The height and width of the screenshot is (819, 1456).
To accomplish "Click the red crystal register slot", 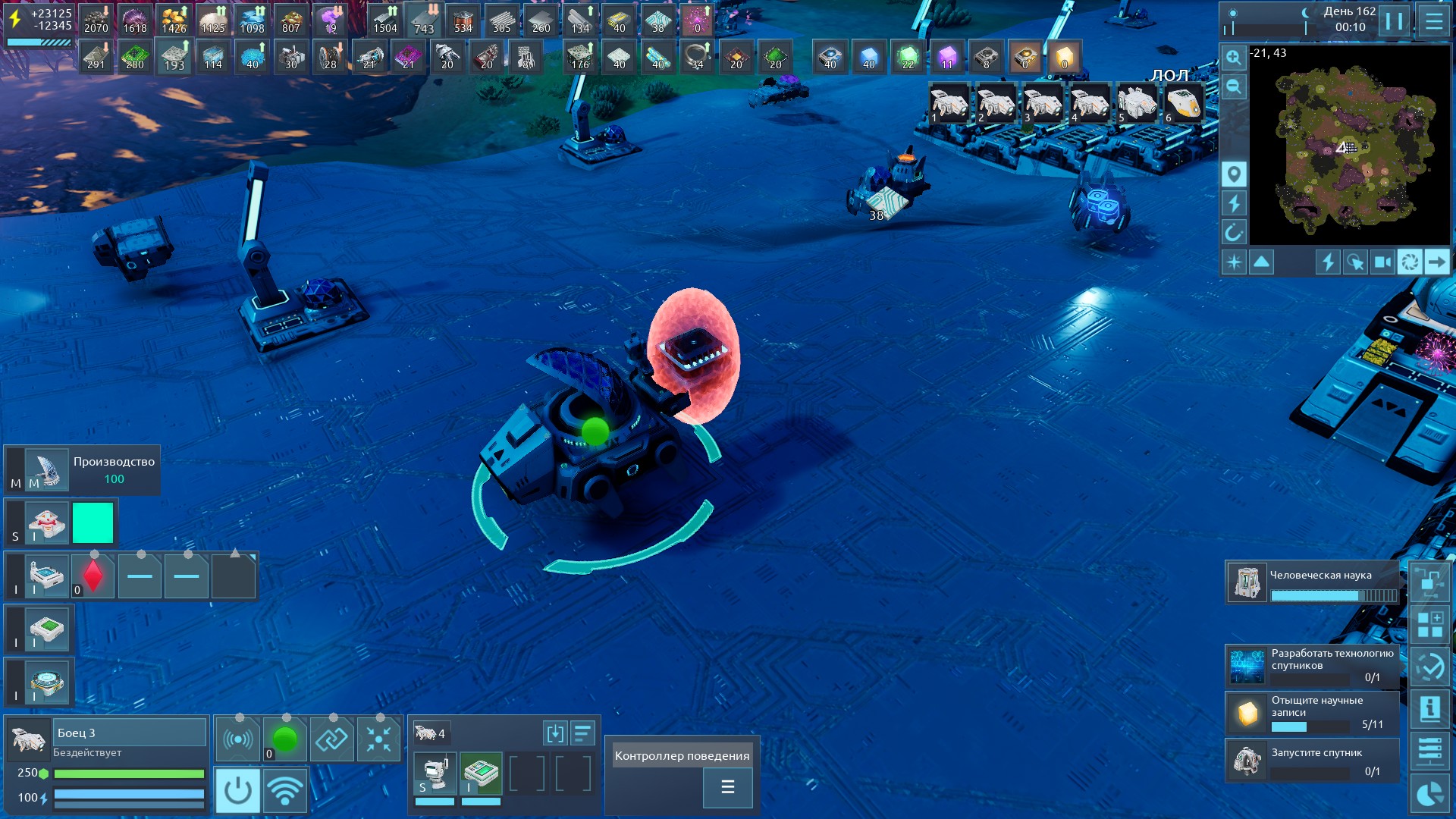I will [93, 576].
